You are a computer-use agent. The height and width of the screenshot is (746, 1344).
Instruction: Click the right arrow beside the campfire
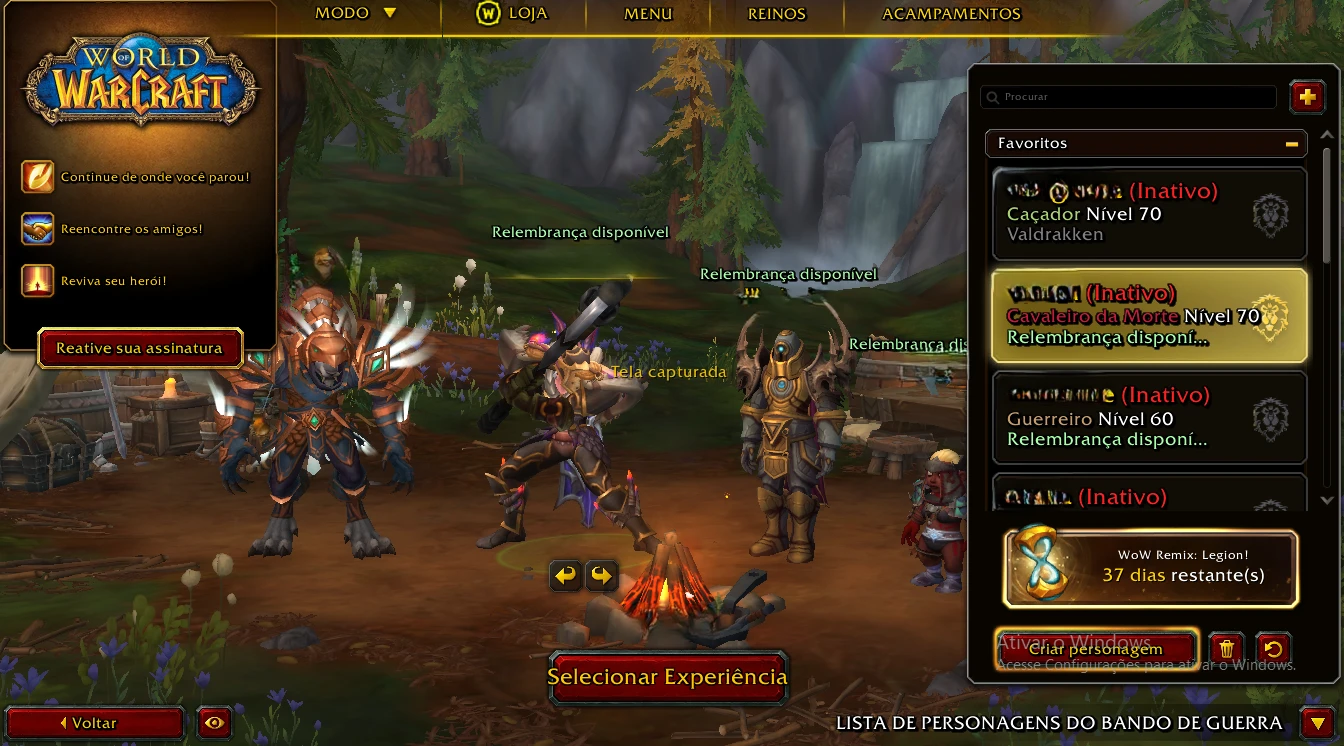pyautogui.click(x=601, y=576)
